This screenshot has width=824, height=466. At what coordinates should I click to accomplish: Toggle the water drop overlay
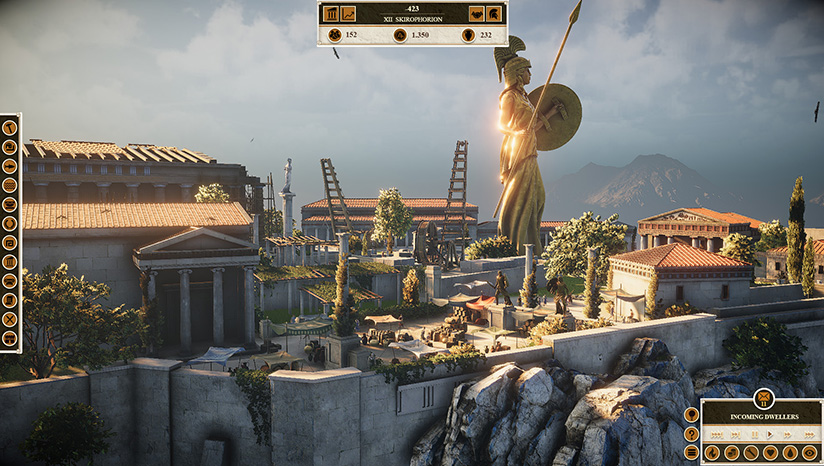tap(790, 453)
